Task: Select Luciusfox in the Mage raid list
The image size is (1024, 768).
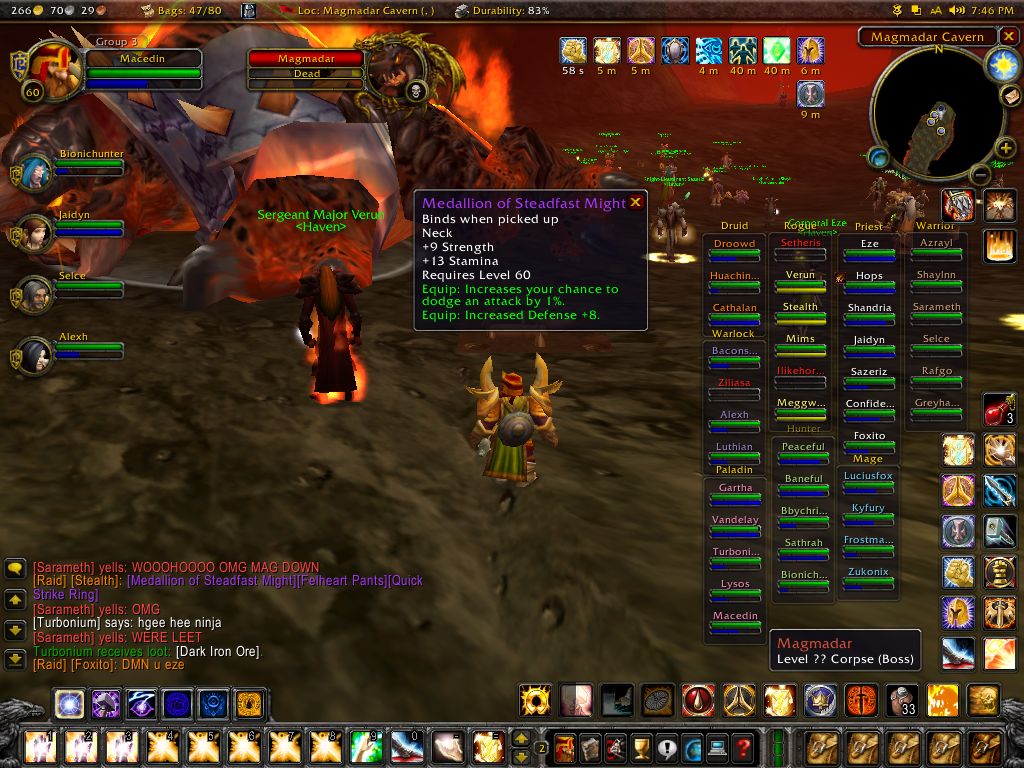Action: [x=867, y=476]
